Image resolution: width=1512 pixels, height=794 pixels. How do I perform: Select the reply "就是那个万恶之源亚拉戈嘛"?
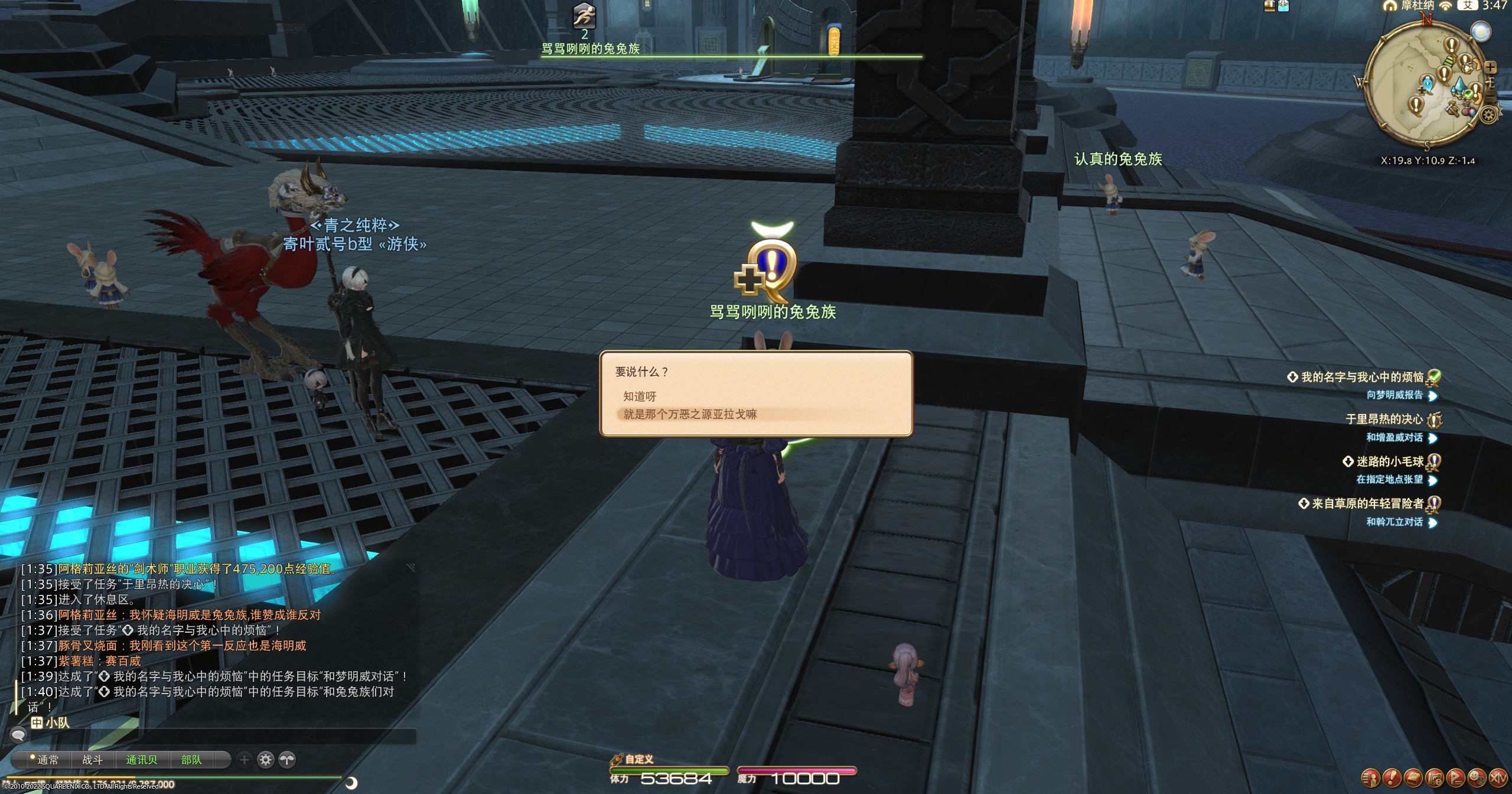point(690,414)
